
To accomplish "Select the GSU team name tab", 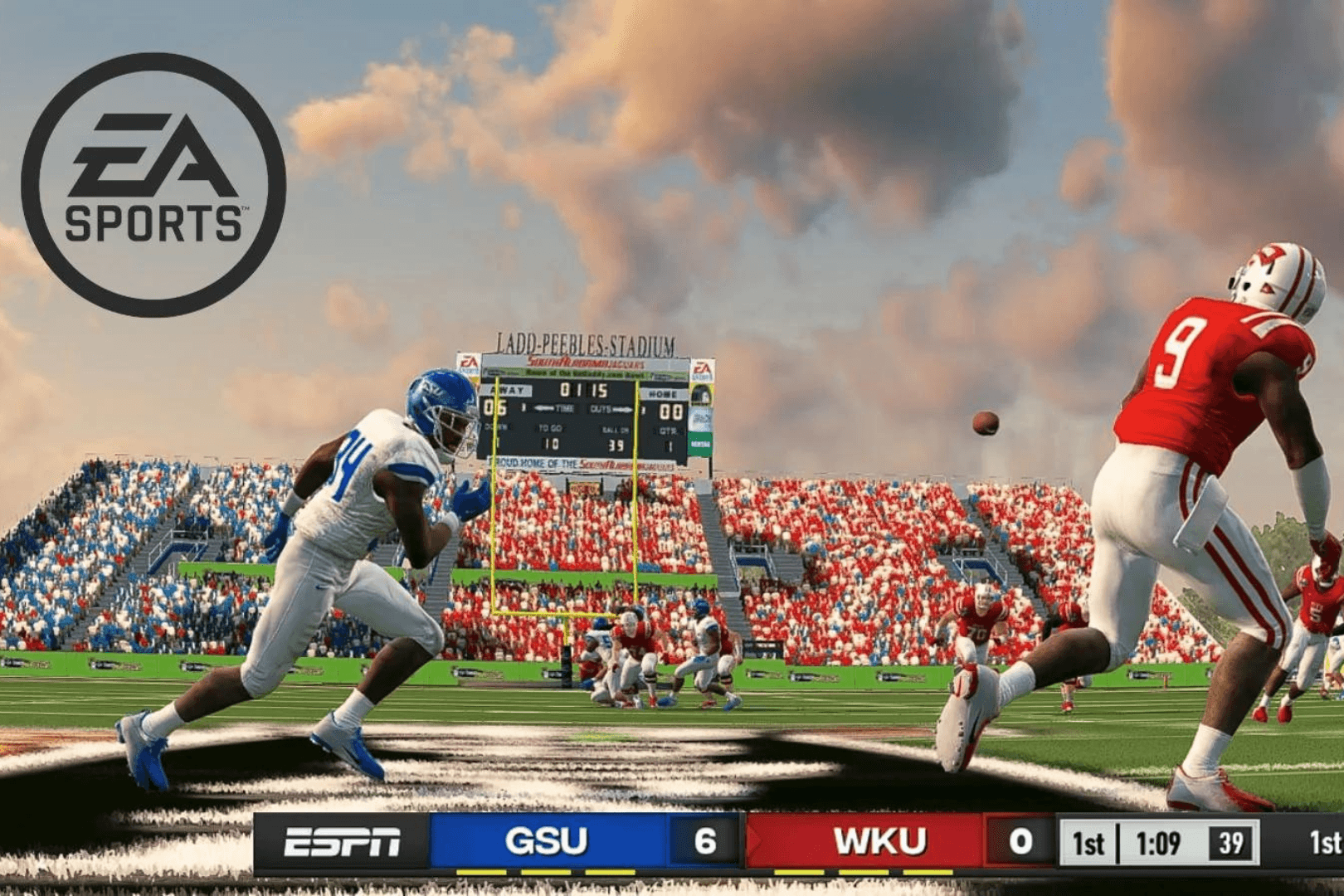I will pos(547,840).
